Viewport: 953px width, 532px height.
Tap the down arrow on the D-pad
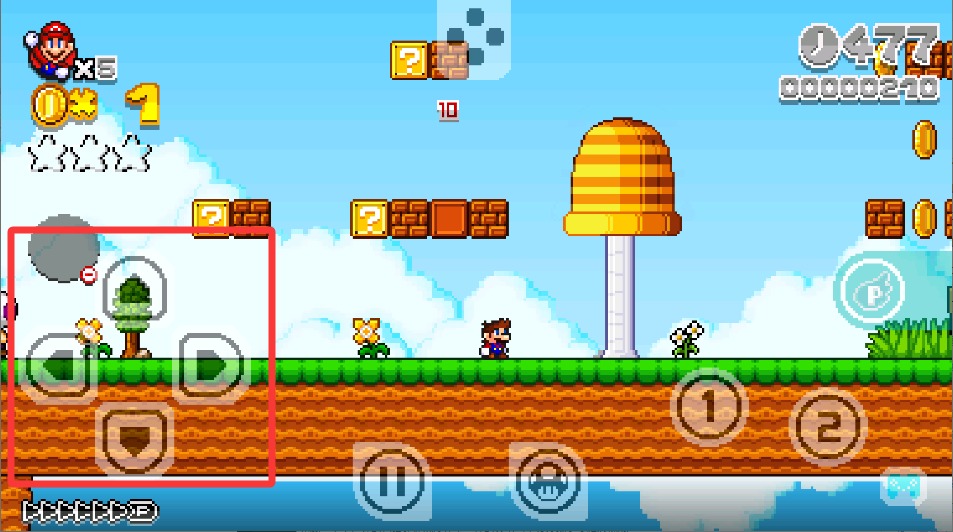tap(135, 438)
